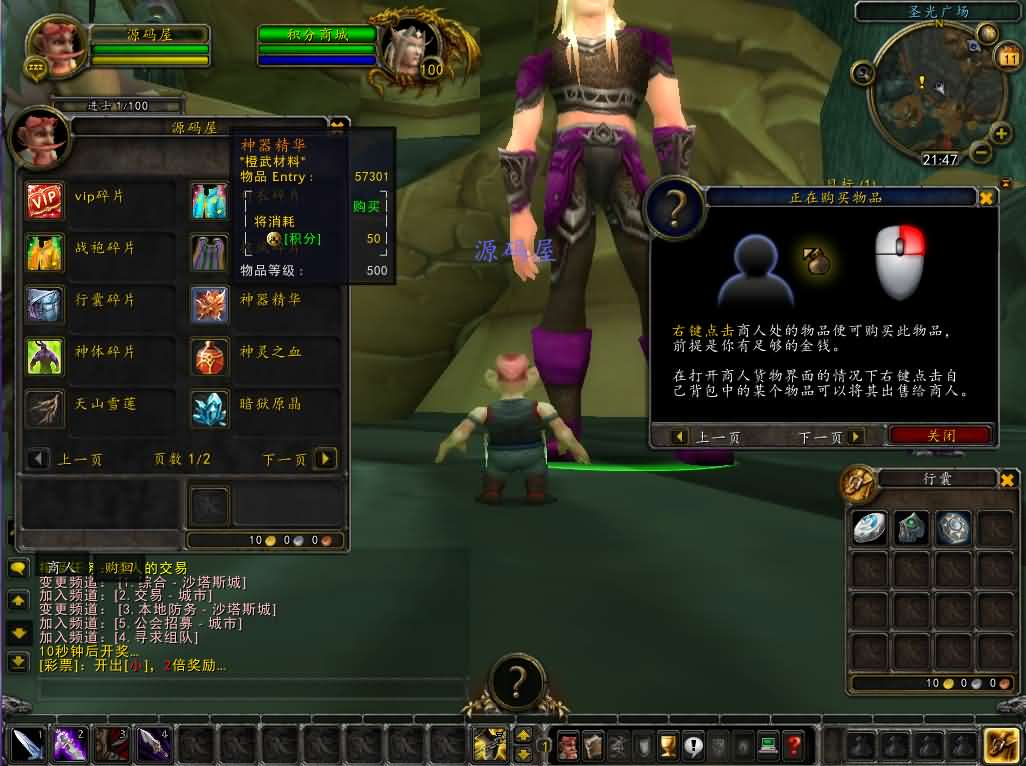Open the backpack button in the bag bar
Image resolution: width=1026 pixels, height=766 pixels.
(x=1001, y=745)
